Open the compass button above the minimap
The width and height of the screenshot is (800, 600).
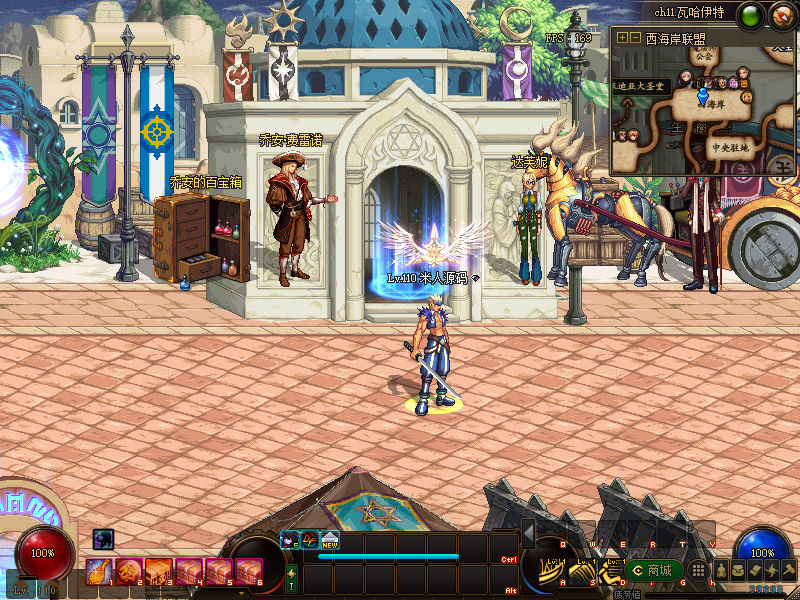[779, 15]
